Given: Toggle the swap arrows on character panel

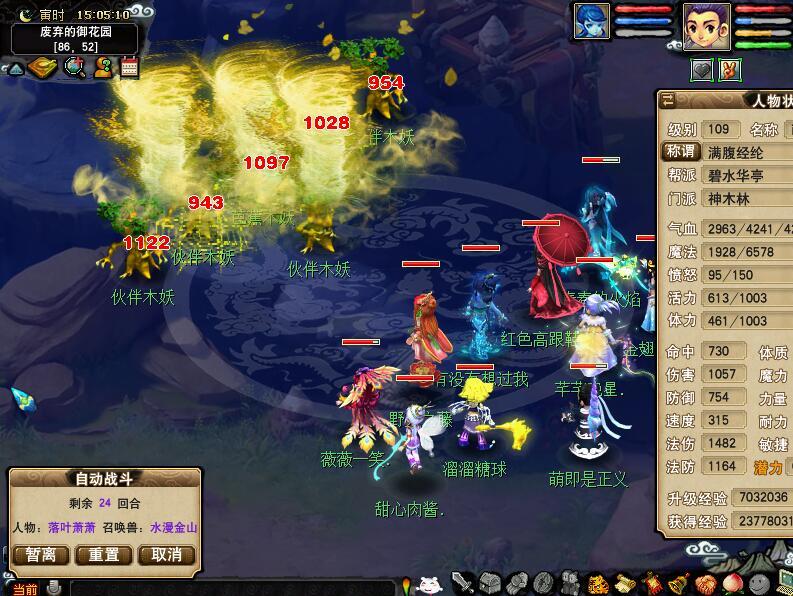Looking at the screenshot, I should tap(668, 99).
